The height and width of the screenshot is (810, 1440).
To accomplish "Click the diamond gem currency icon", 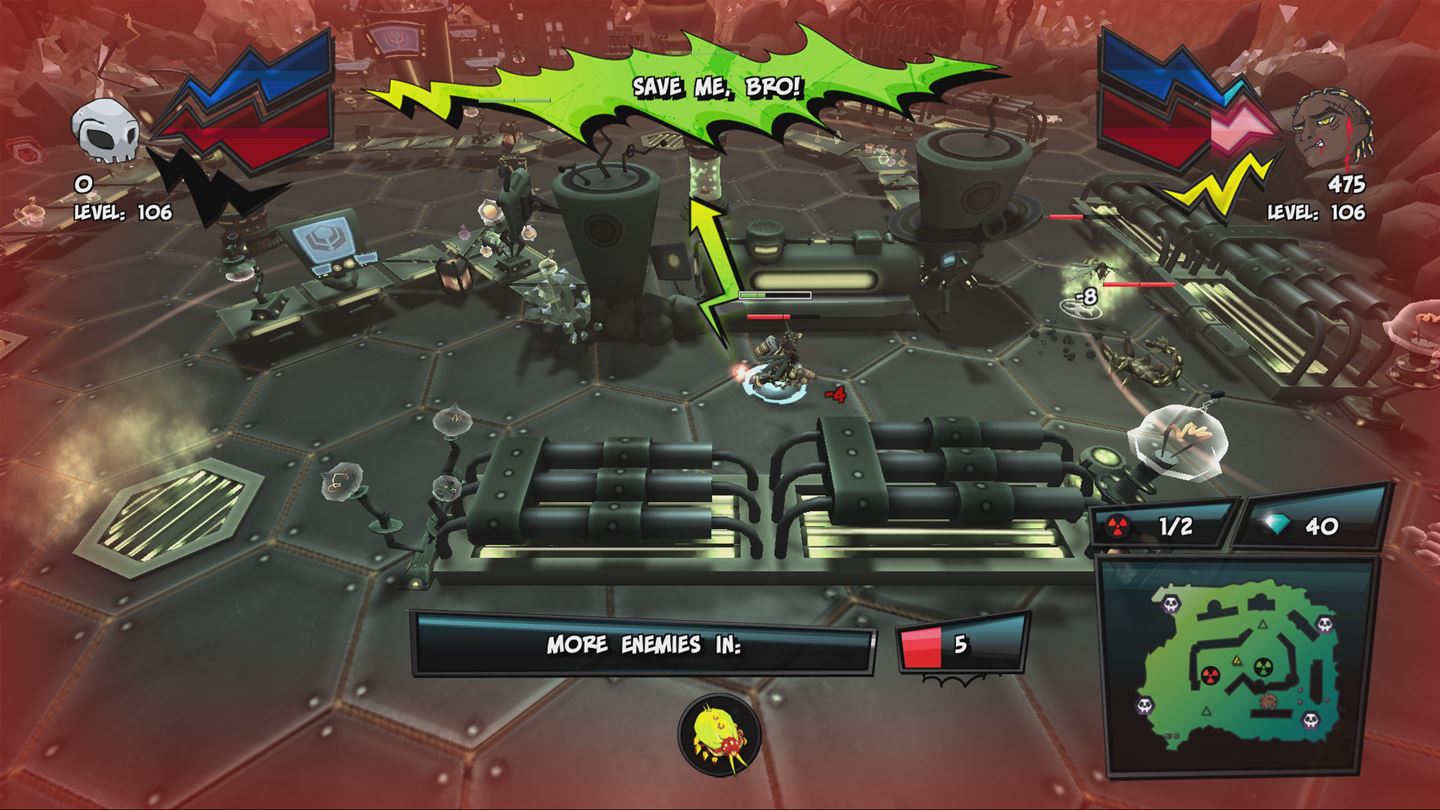I will [1273, 526].
